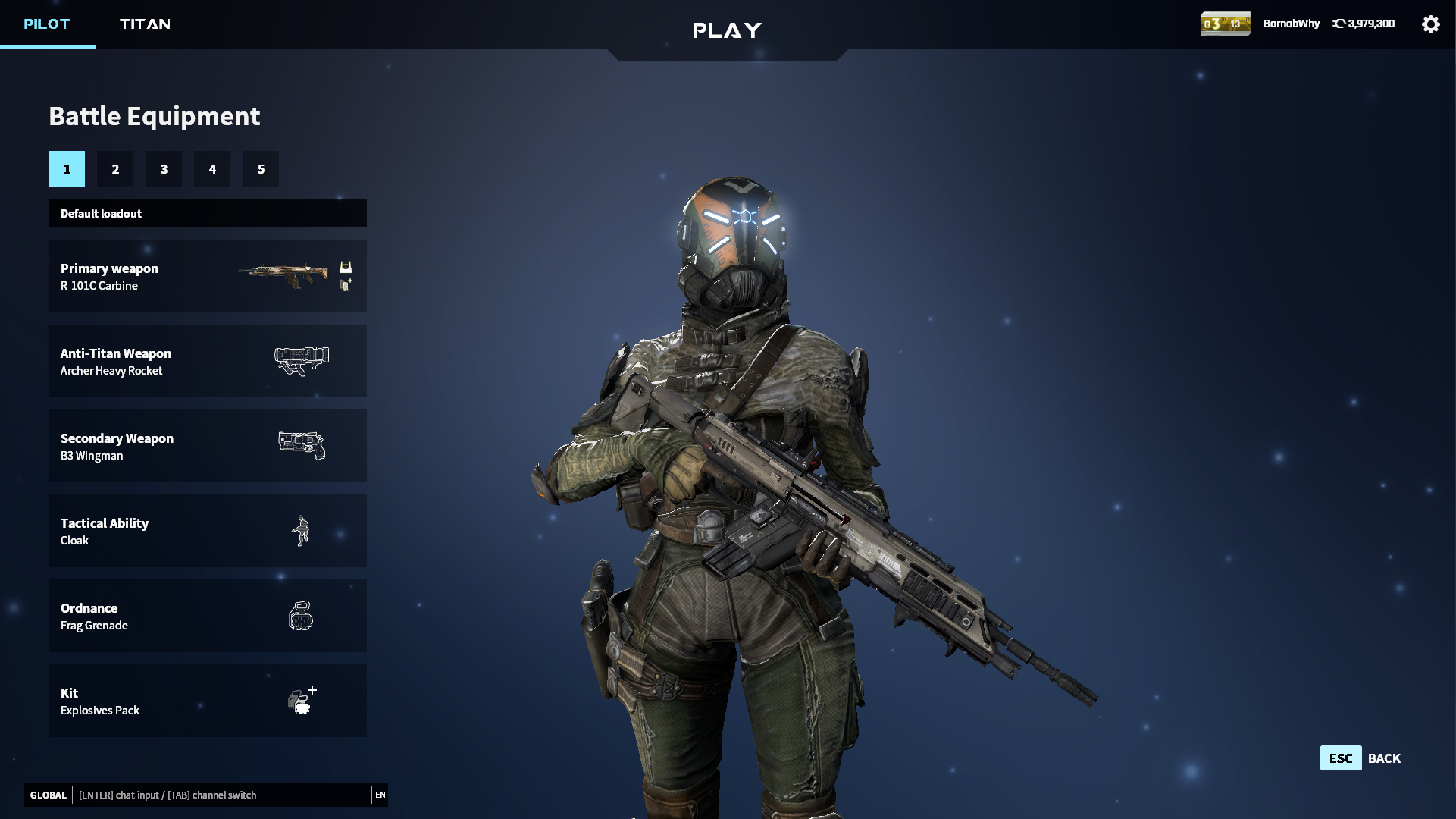
Task: Edit the Cloak tactical ability
Action: [207, 531]
